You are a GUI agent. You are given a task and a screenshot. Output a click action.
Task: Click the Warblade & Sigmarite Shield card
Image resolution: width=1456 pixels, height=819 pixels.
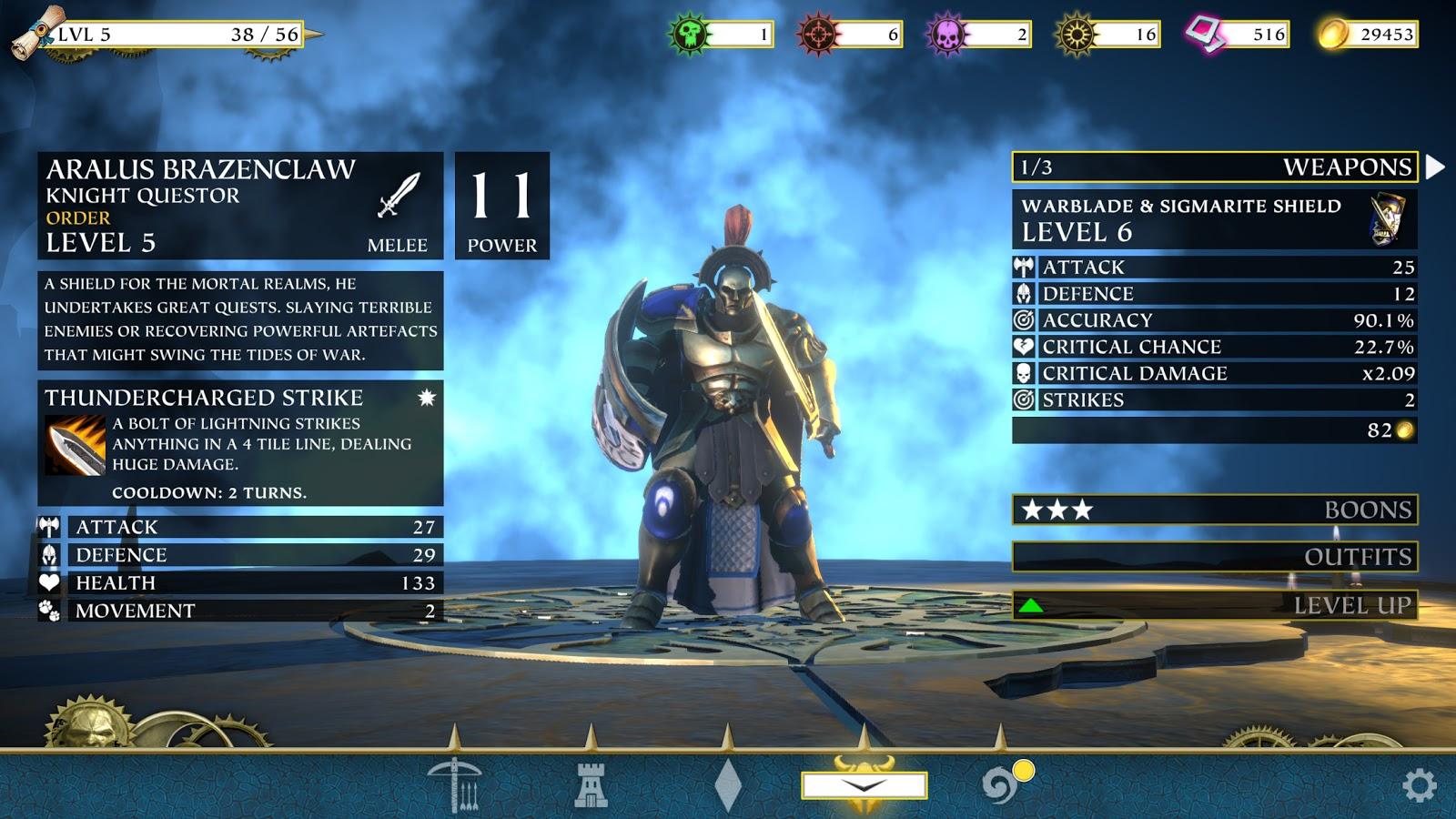click(1214, 219)
